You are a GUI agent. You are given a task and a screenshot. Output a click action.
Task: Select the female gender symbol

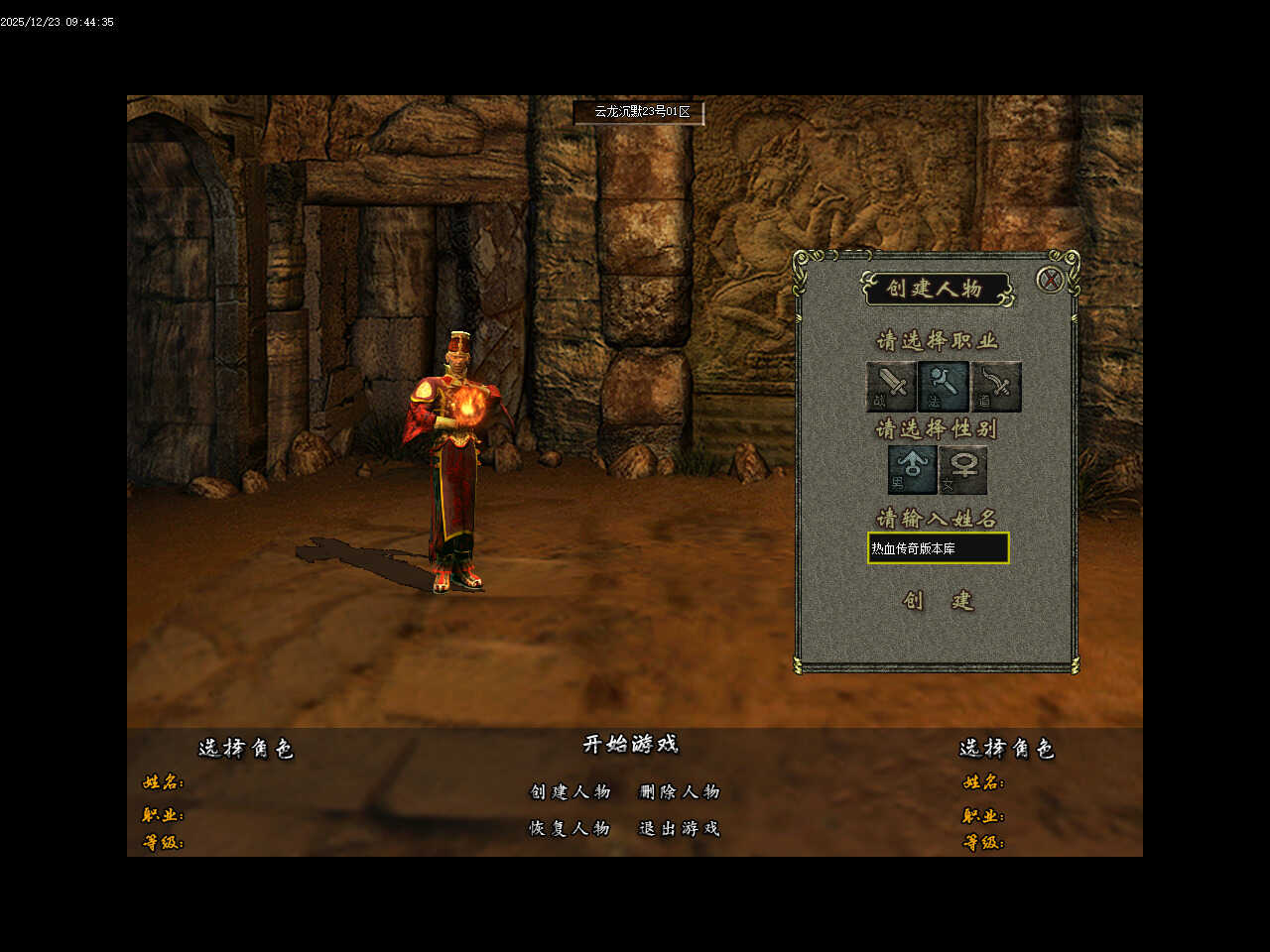[962, 469]
